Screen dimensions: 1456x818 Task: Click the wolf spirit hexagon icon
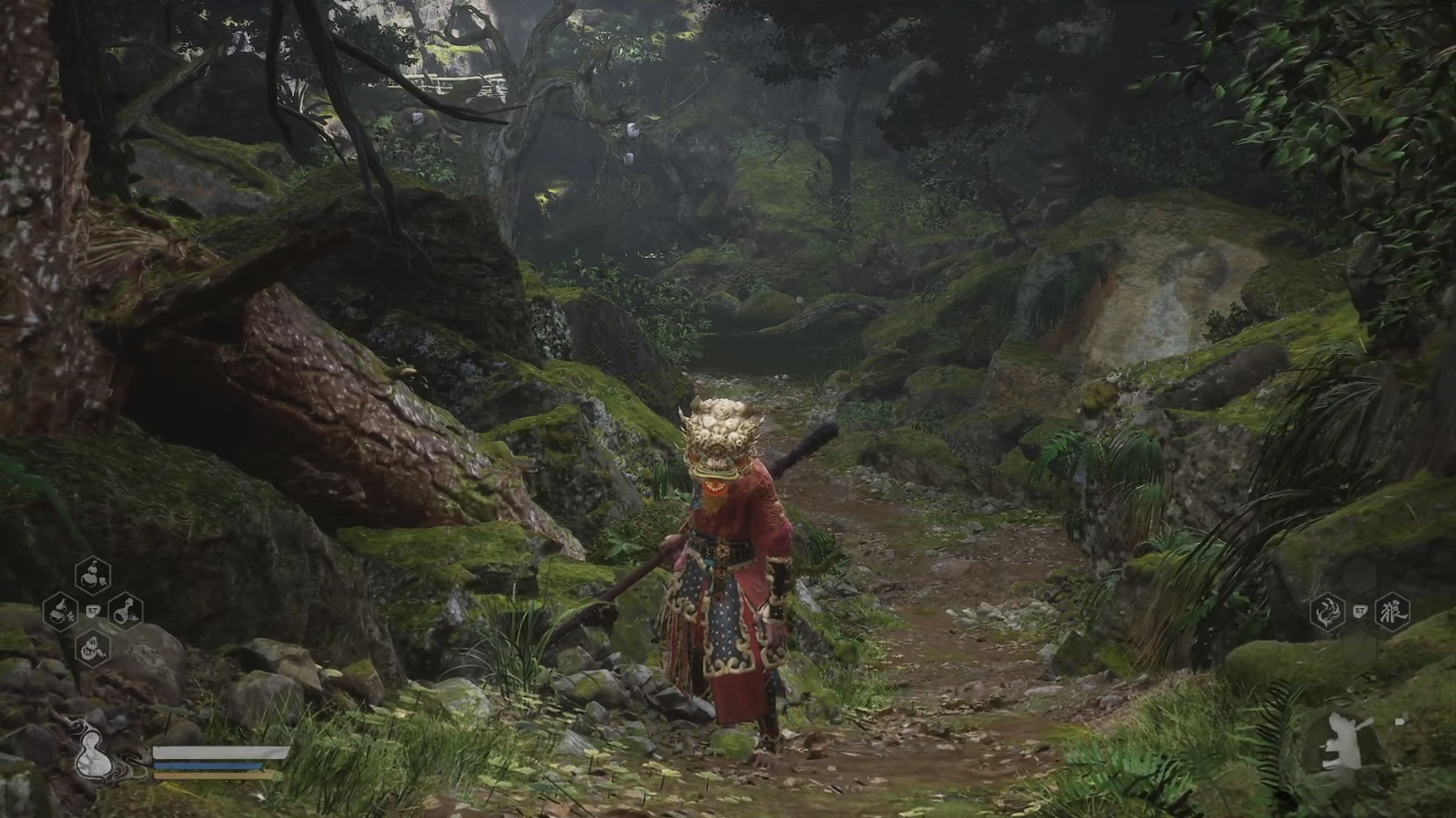pos(1392,611)
